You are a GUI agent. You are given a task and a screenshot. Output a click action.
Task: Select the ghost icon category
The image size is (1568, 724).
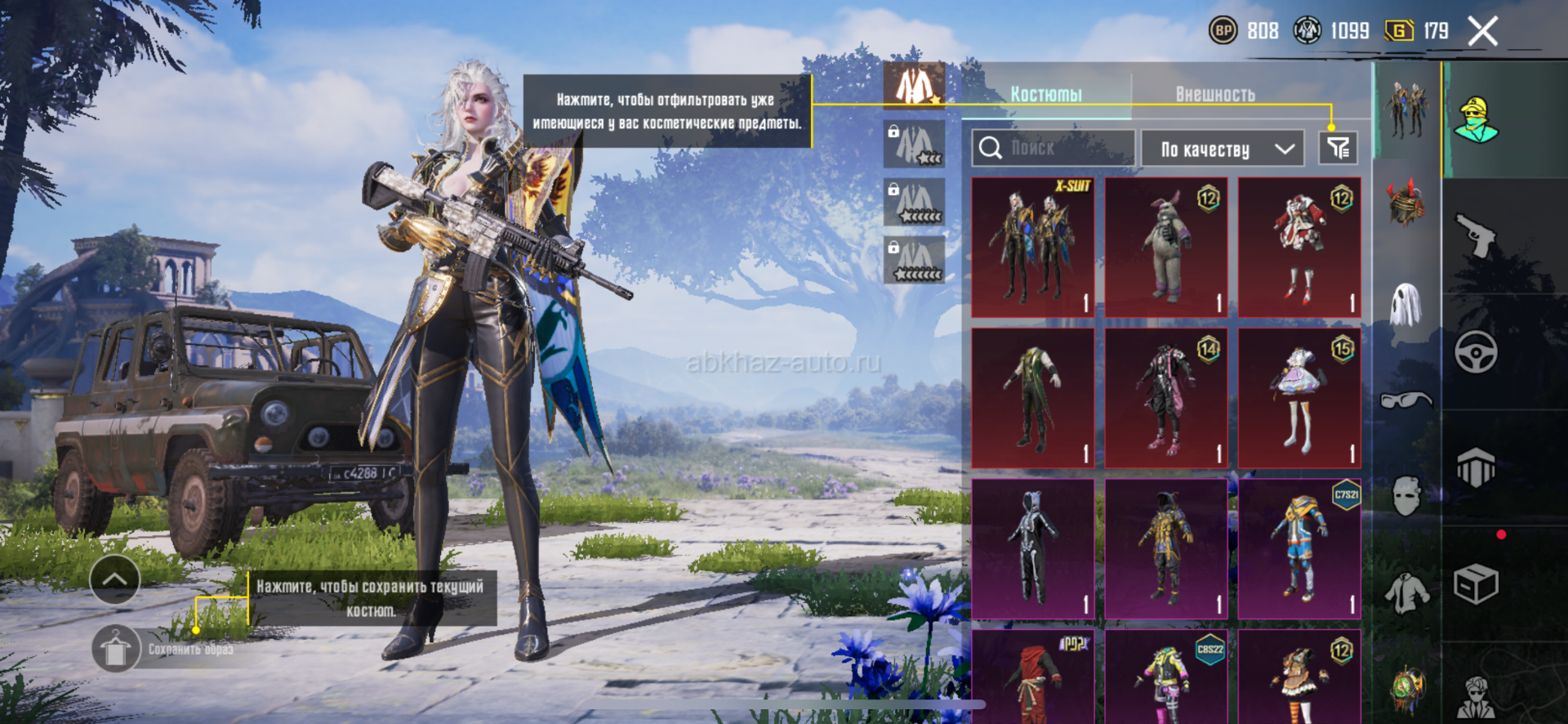click(x=1406, y=304)
